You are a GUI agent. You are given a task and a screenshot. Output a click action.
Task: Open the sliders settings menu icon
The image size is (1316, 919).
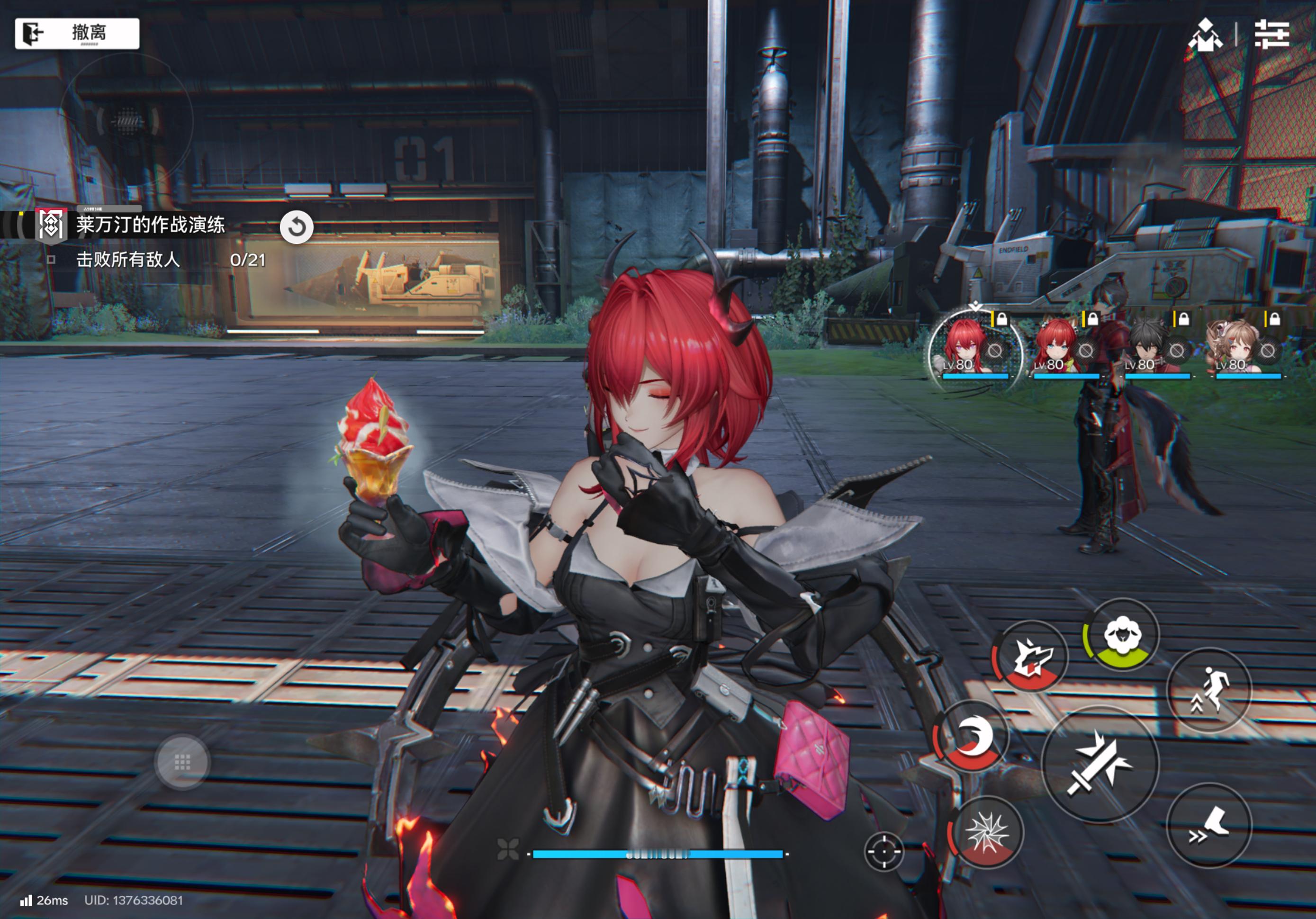coord(1271,35)
